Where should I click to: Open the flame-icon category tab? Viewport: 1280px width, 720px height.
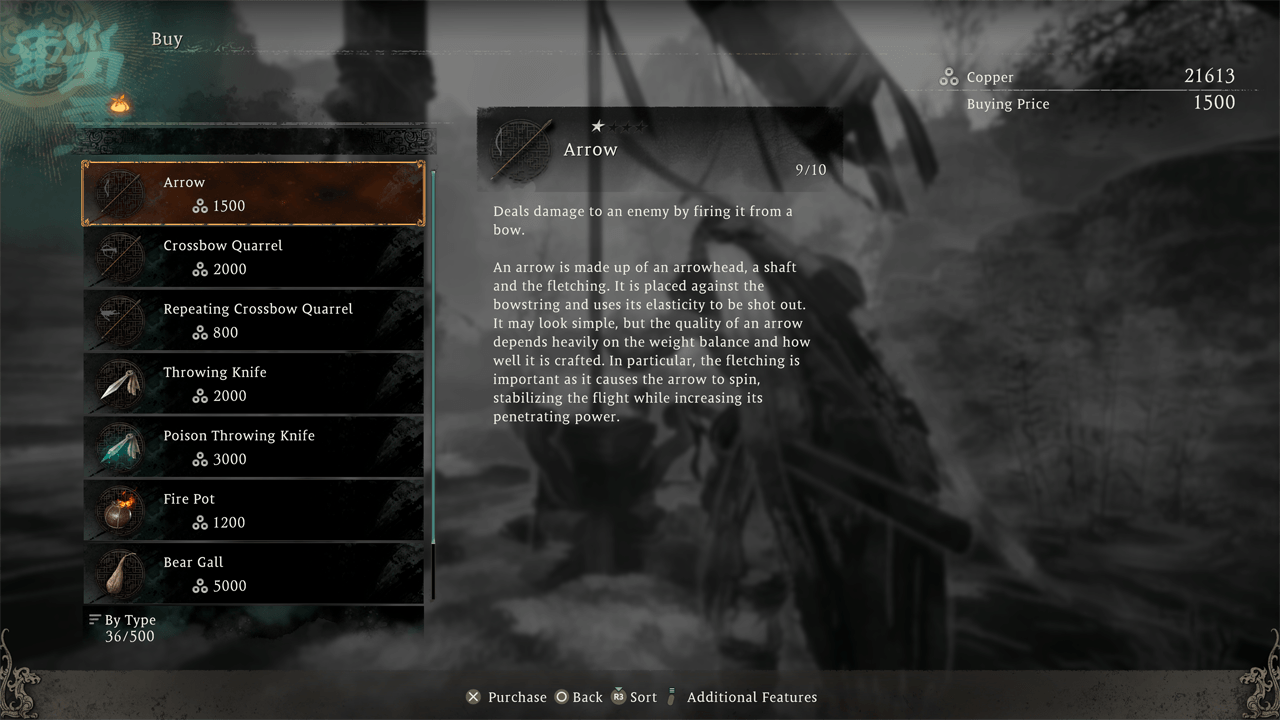tap(120, 103)
